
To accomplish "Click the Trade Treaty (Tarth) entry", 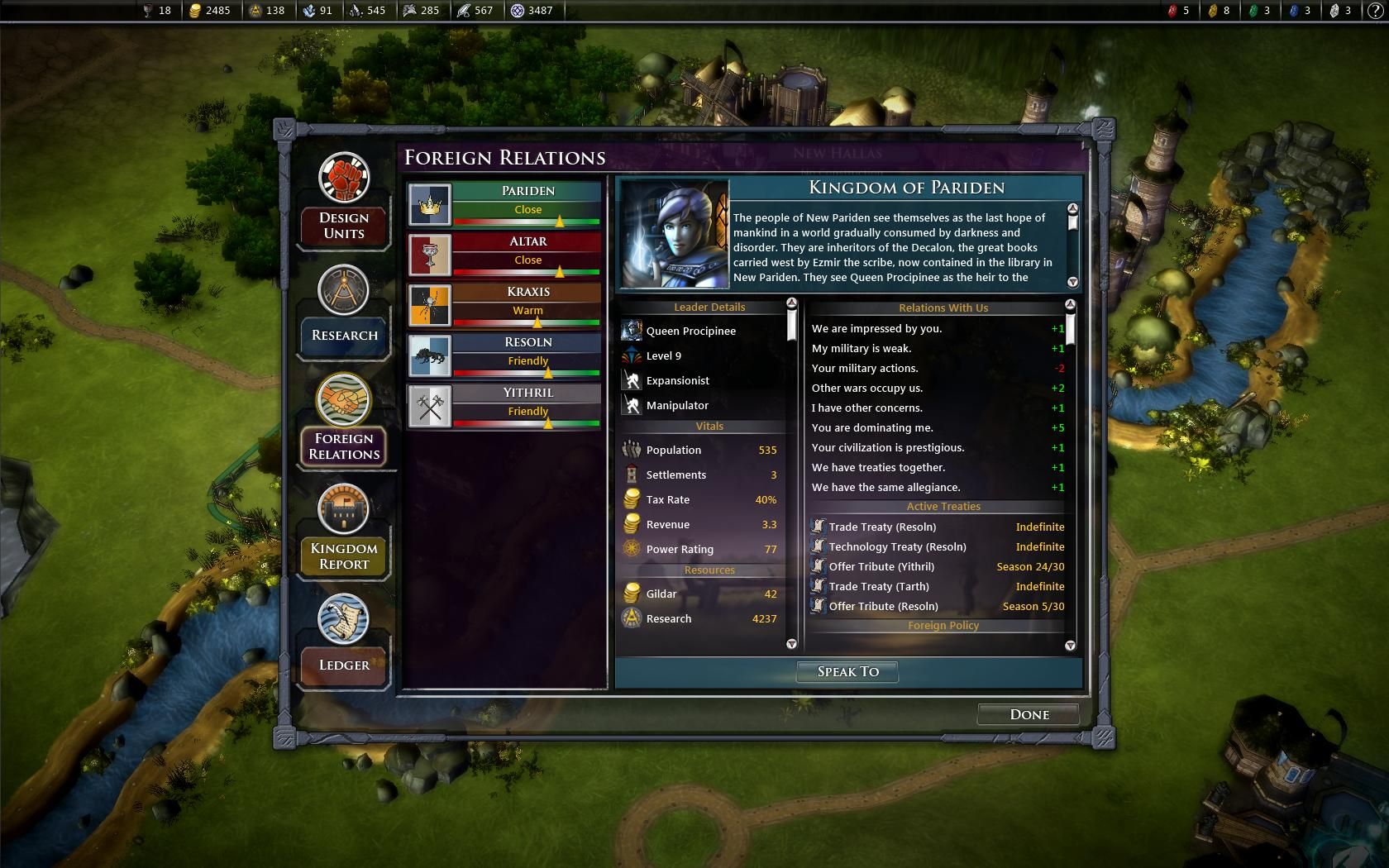I will (x=879, y=586).
